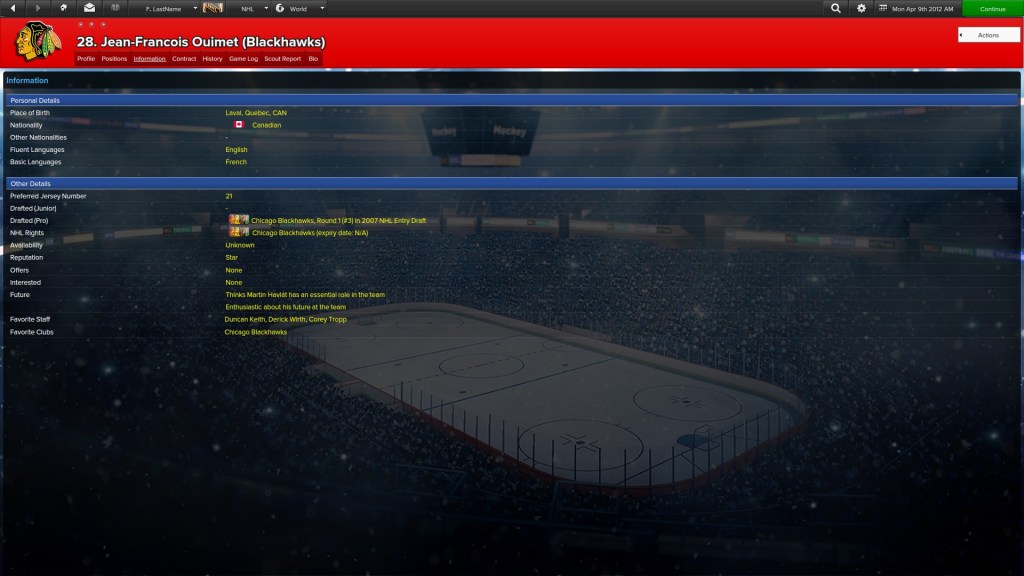Open the Positions tab

click(114, 59)
